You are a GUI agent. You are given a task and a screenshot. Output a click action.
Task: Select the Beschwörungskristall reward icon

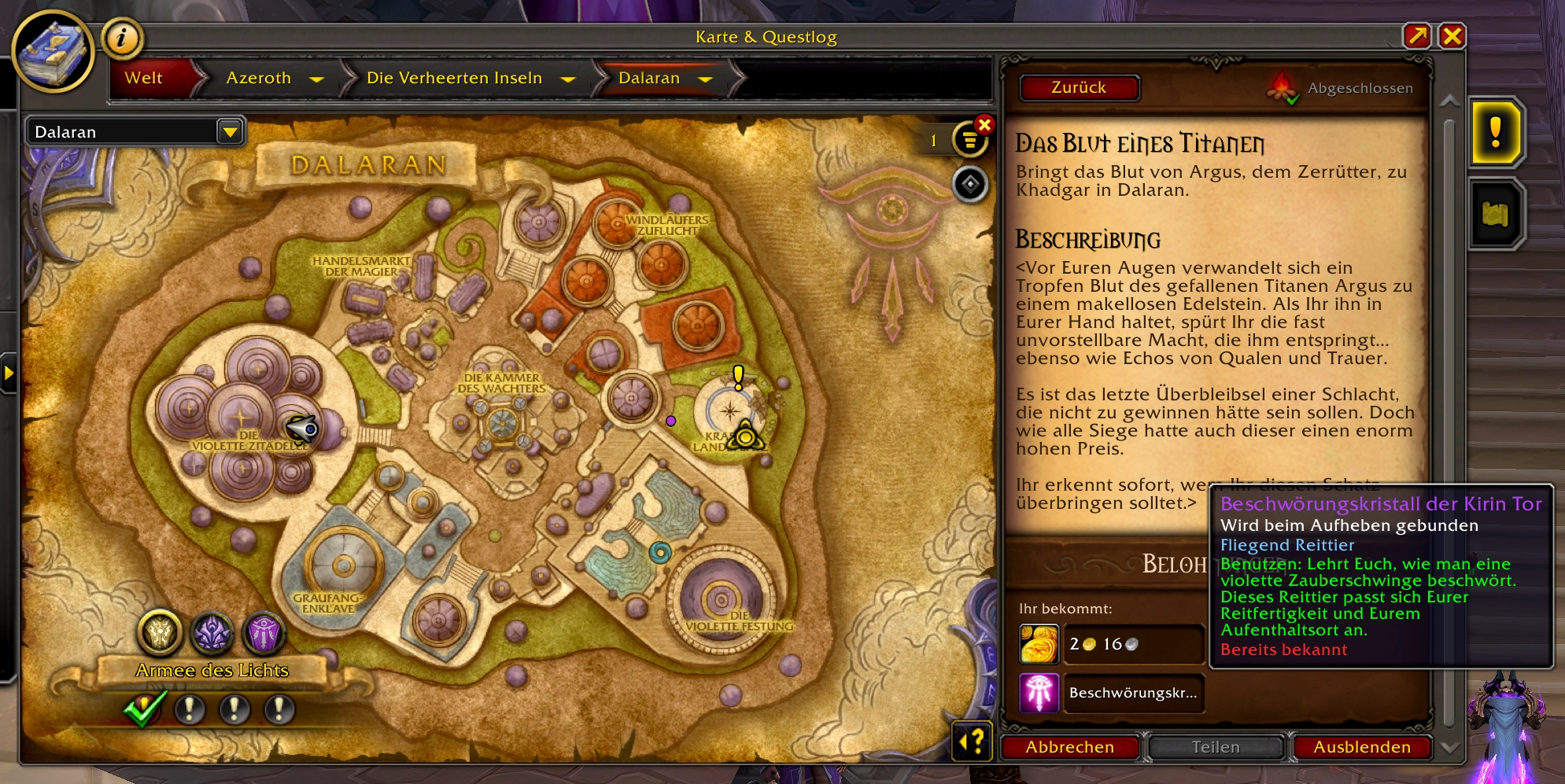click(x=1039, y=694)
